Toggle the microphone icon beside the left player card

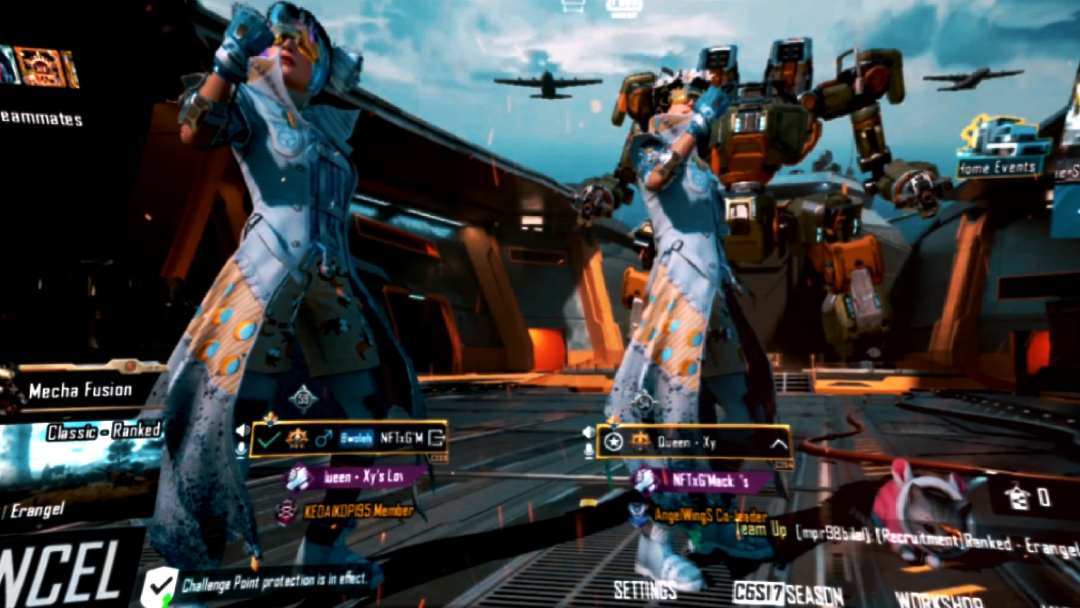[x=241, y=449]
